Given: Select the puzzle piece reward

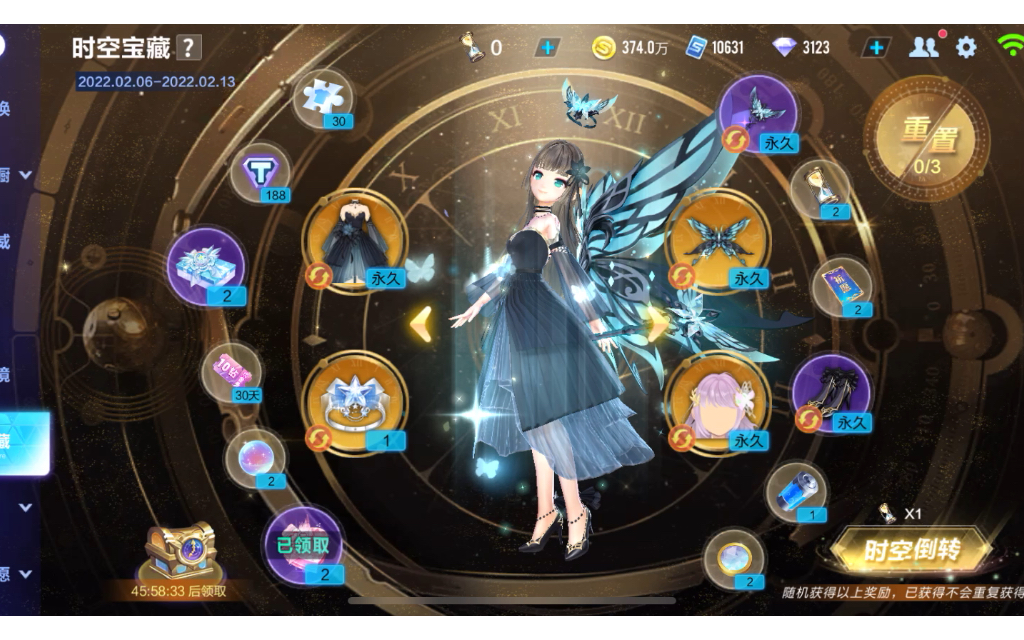Looking at the screenshot, I should click(322, 98).
